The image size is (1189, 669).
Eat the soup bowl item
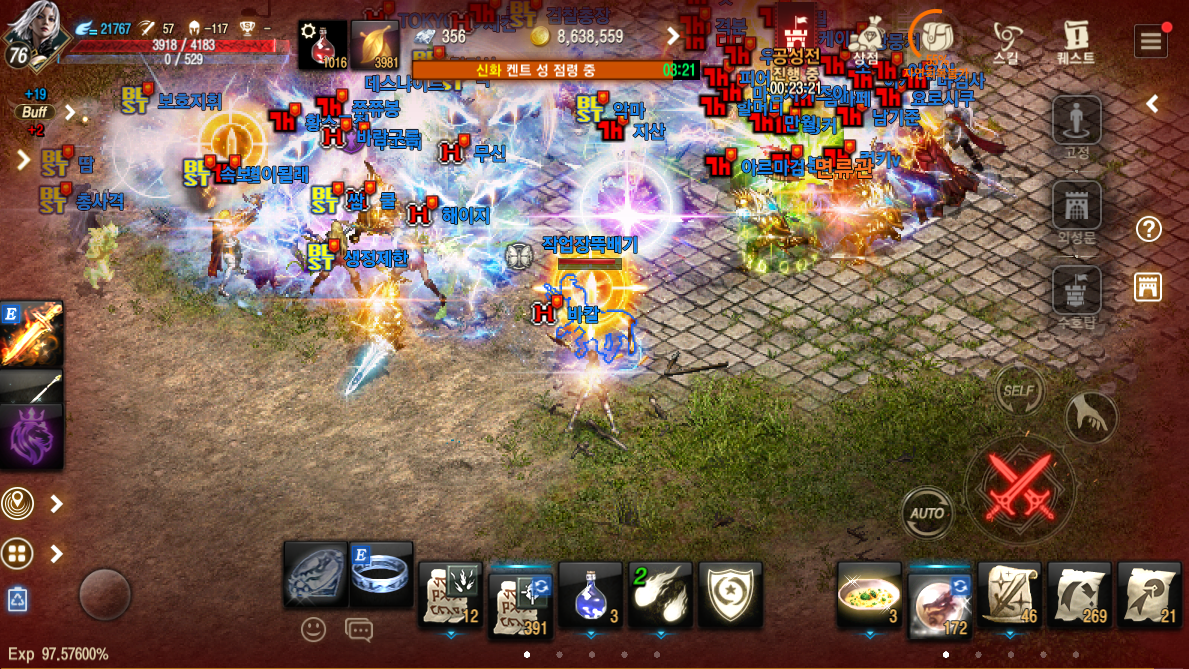868,595
